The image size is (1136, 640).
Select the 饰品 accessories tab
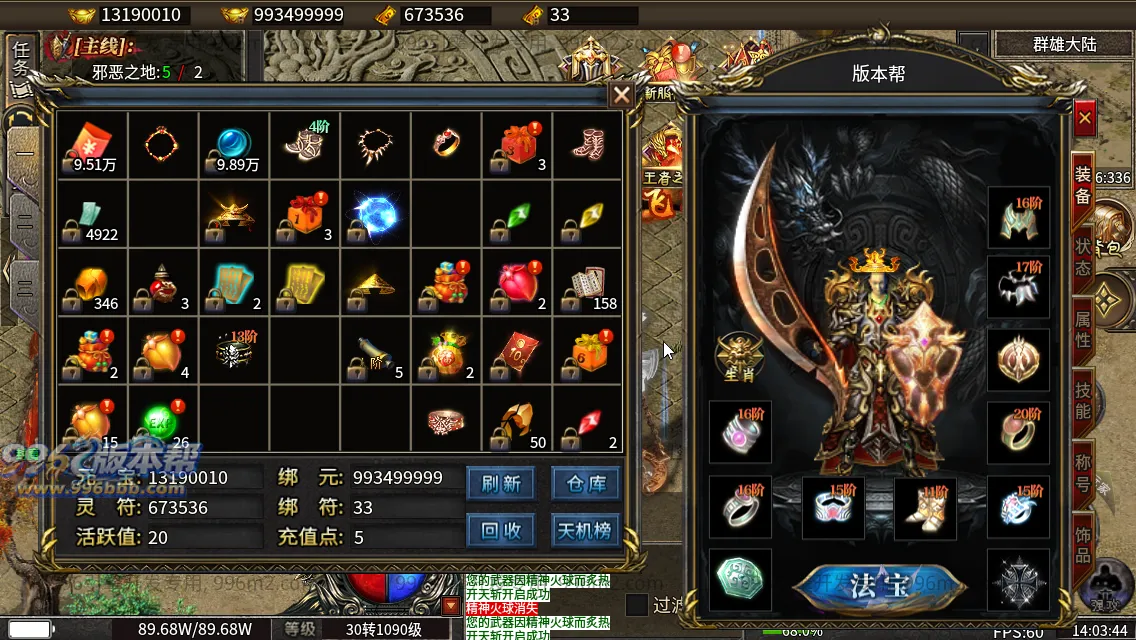pos(1083,540)
